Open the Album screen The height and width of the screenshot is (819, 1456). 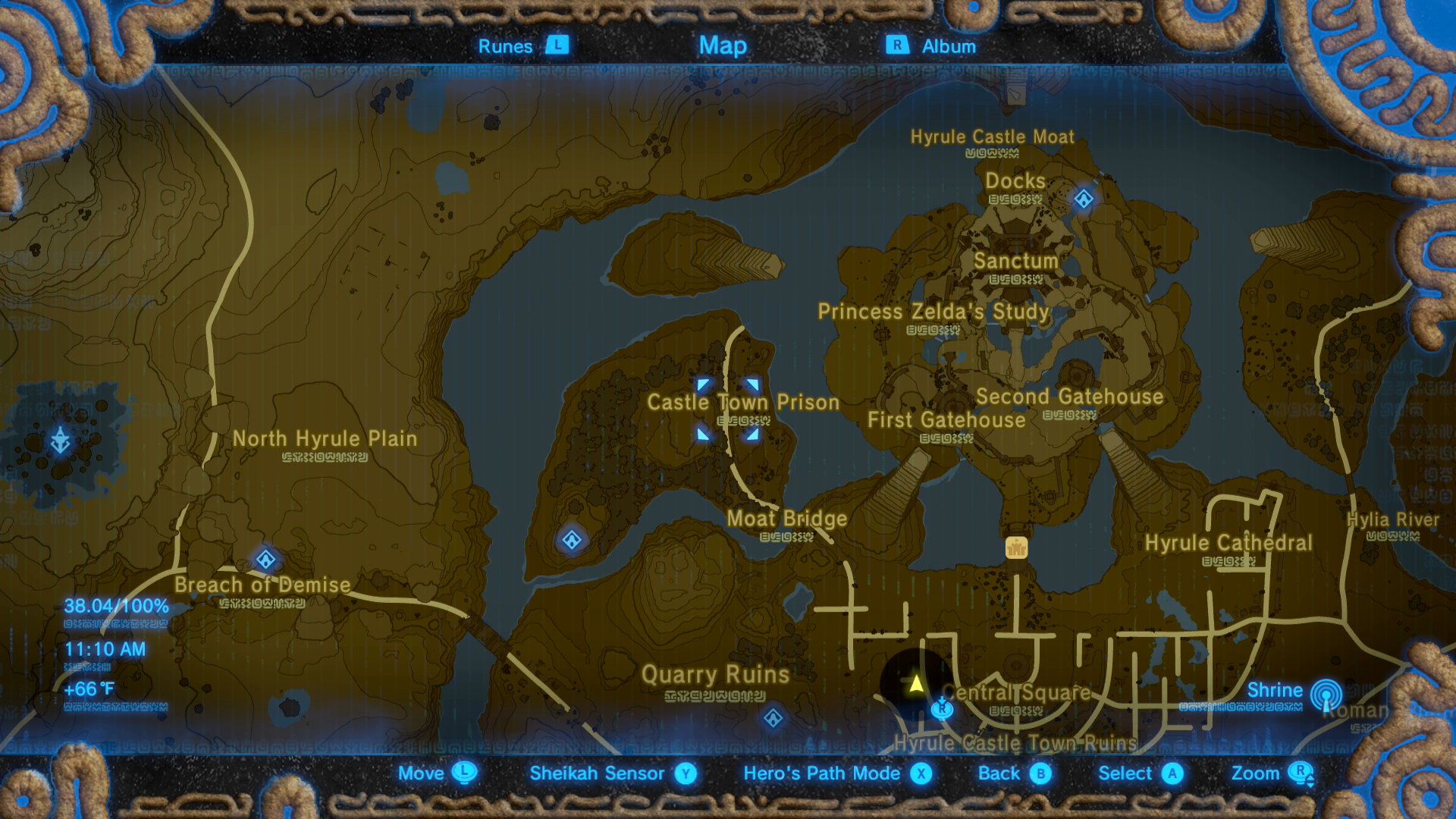[932, 45]
